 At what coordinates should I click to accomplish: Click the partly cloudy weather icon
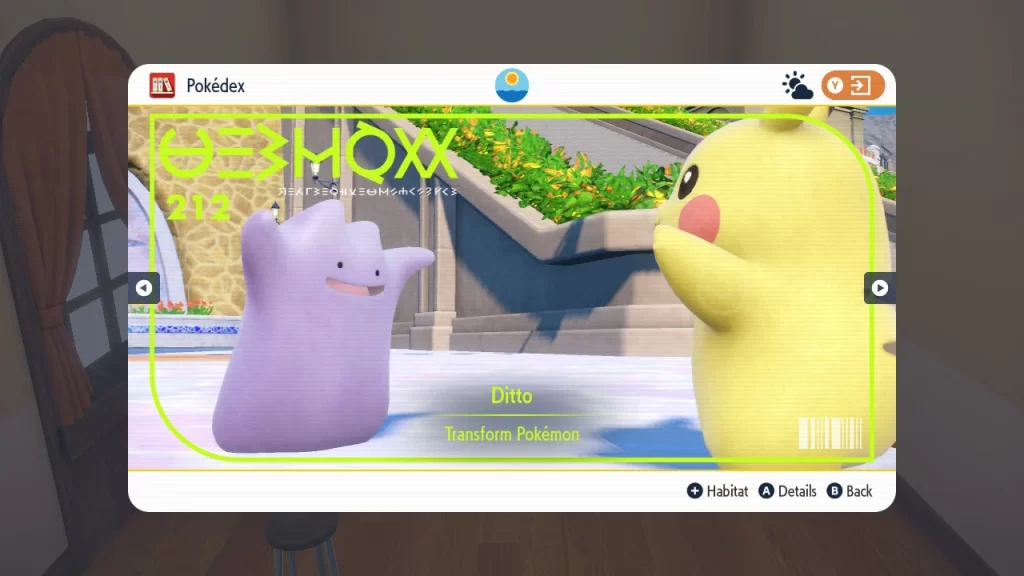click(797, 86)
